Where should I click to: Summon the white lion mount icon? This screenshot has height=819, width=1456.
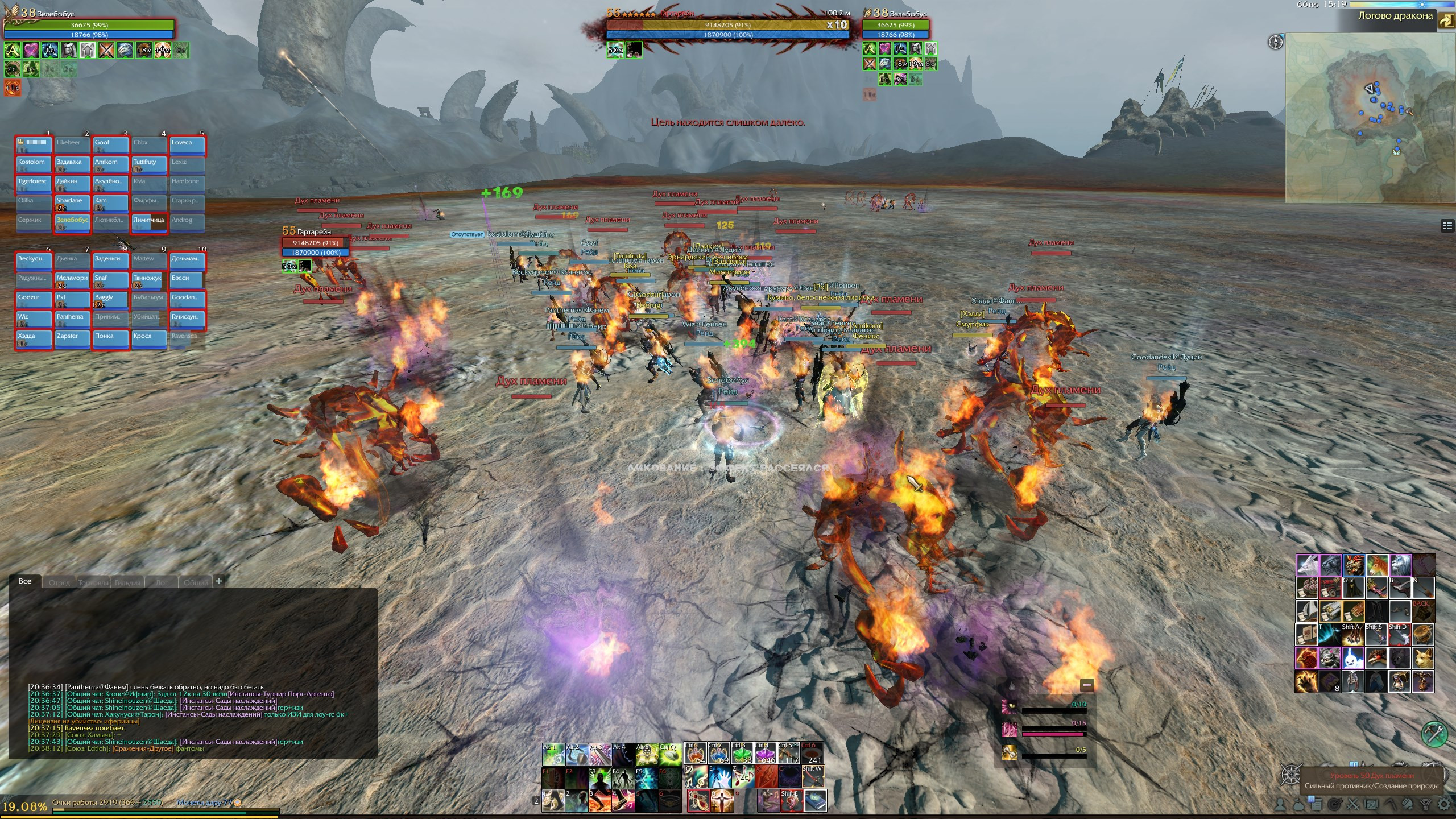[x=1401, y=565]
